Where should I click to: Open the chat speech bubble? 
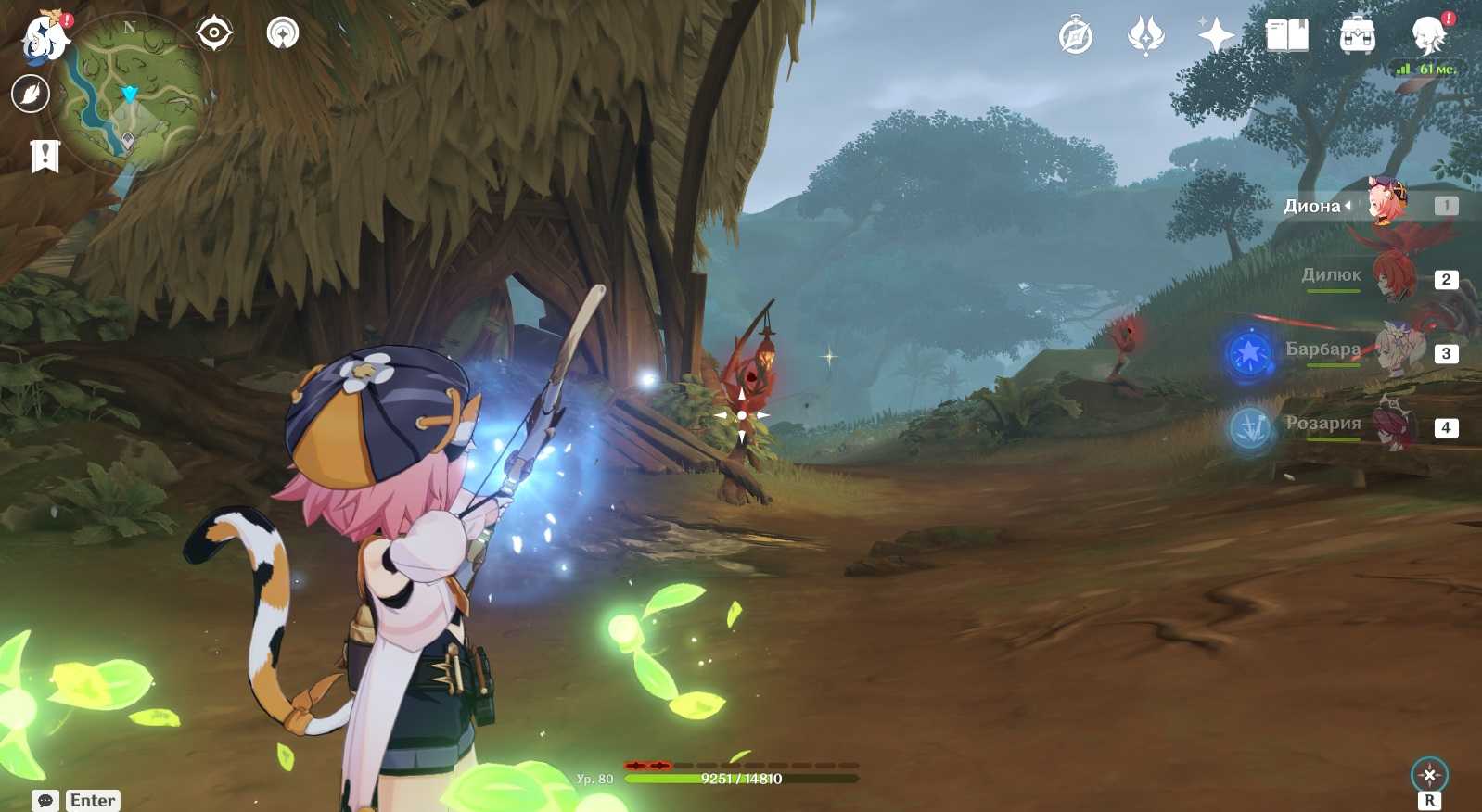pyautogui.click(x=45, y=800)
